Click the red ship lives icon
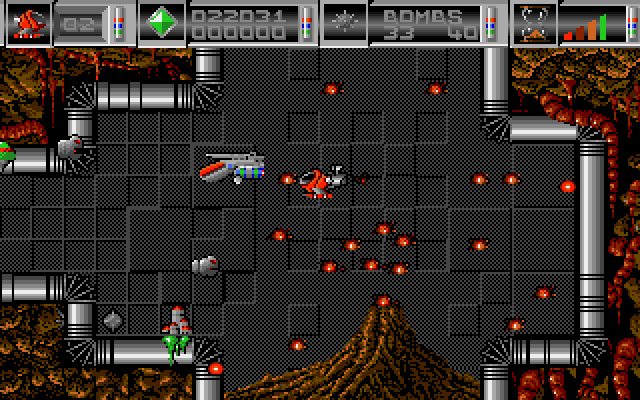Image resolution: width=640 pixels, height=400 pixels. pyautogui.click(x=28, y=23)
